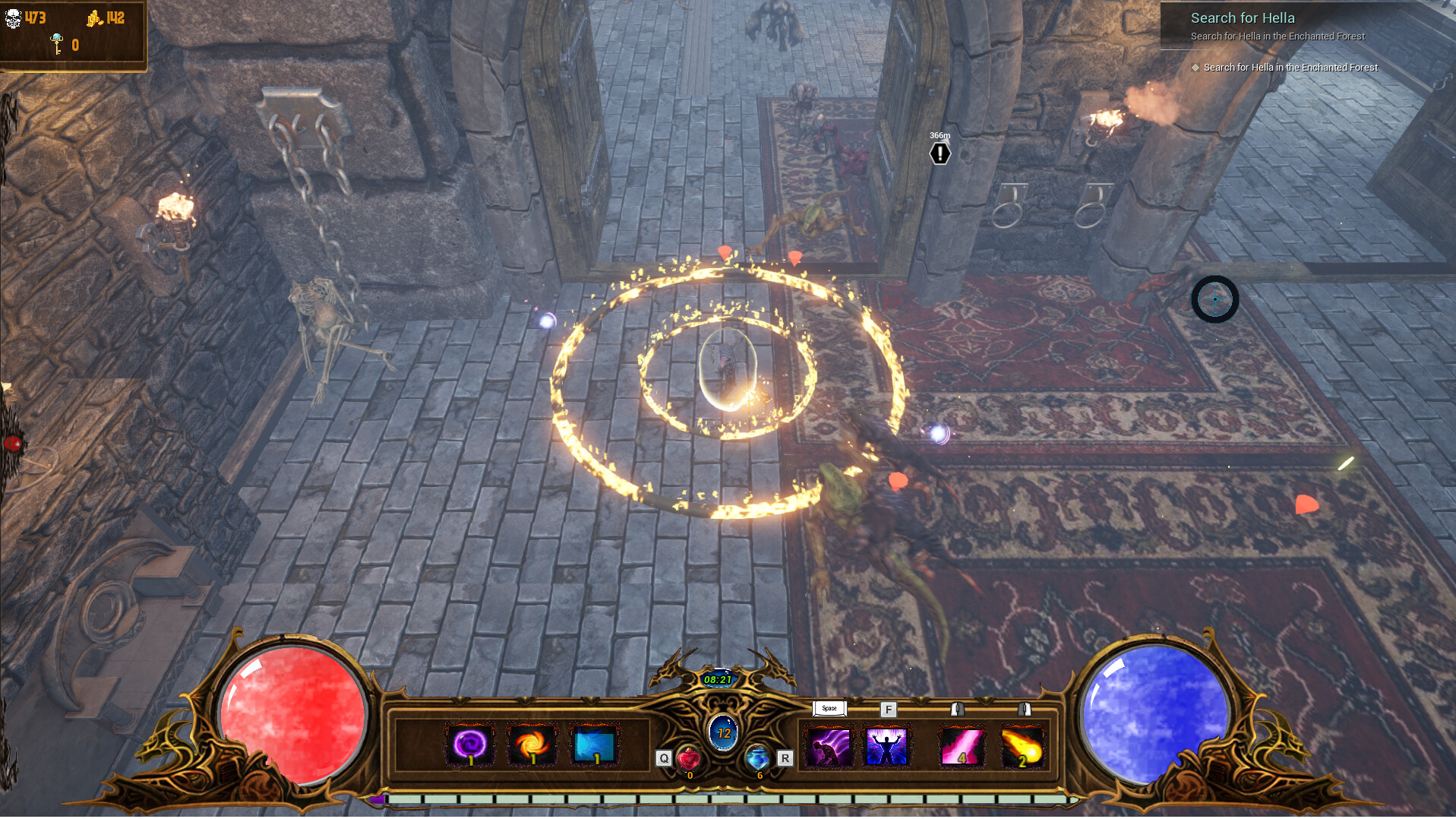Click the targeting reticle on the right wall
Screen dimensions: 1456x819
click(1216, 299)
